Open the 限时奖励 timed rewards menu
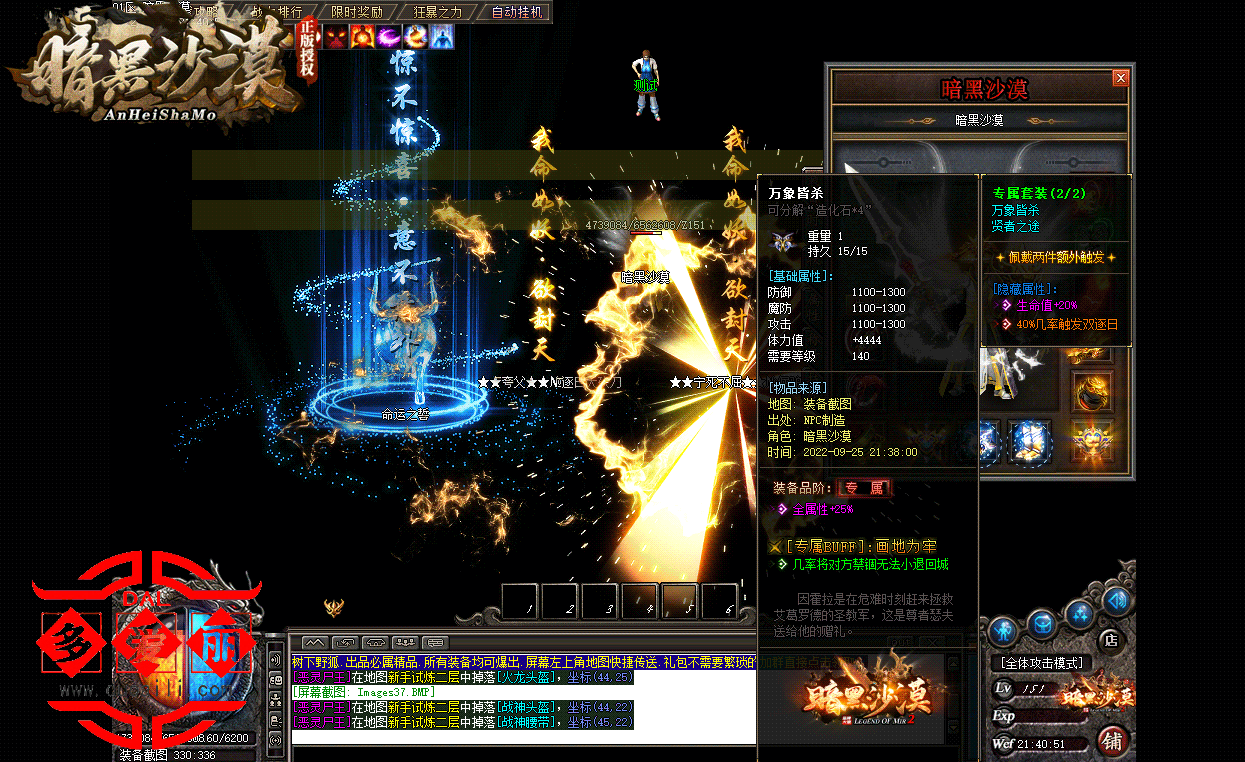This screenshot has width=1245, height=762. coord(356,12)
